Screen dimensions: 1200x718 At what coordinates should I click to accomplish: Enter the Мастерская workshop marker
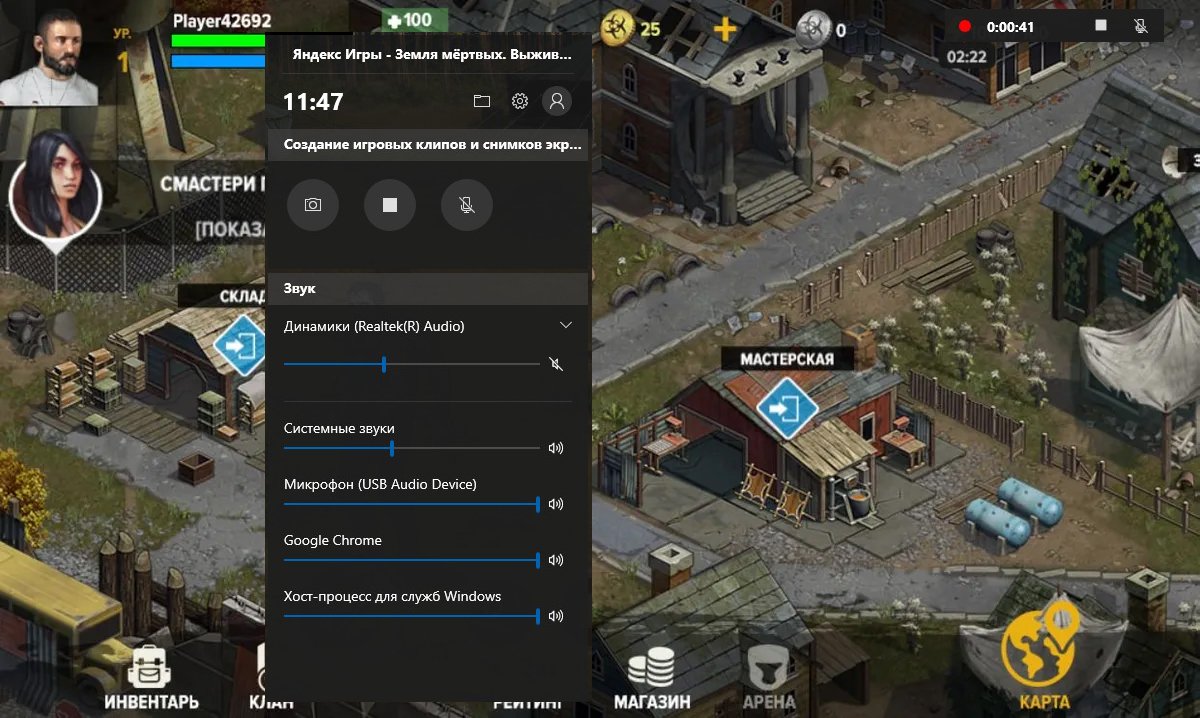[x=787, y=408]
